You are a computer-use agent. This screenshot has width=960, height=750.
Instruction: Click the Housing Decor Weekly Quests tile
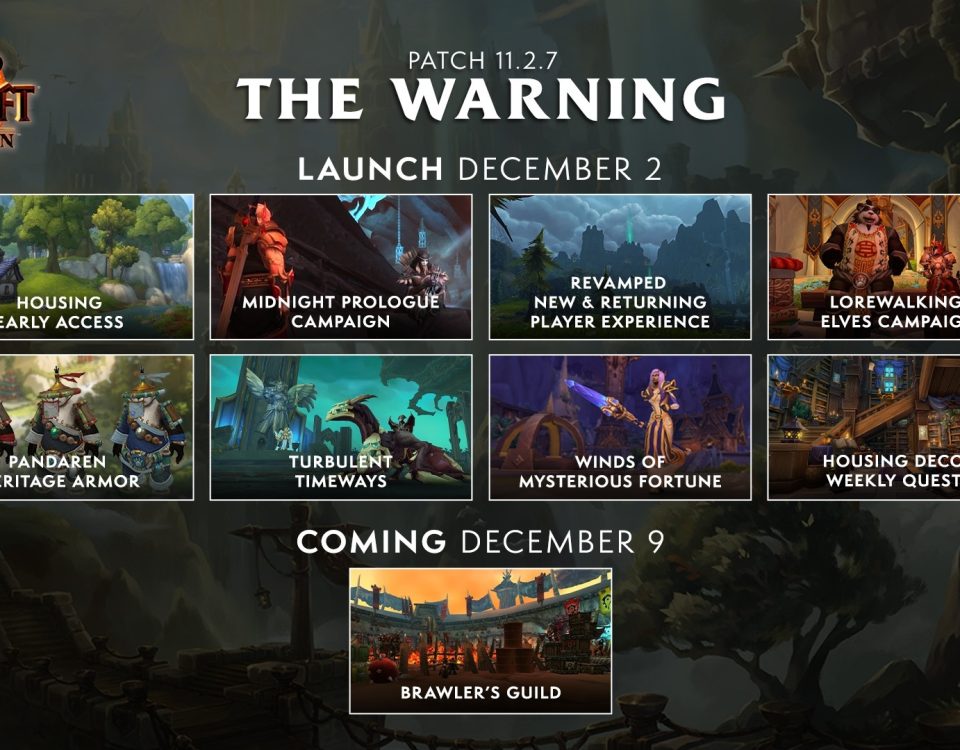click(864, 427)
